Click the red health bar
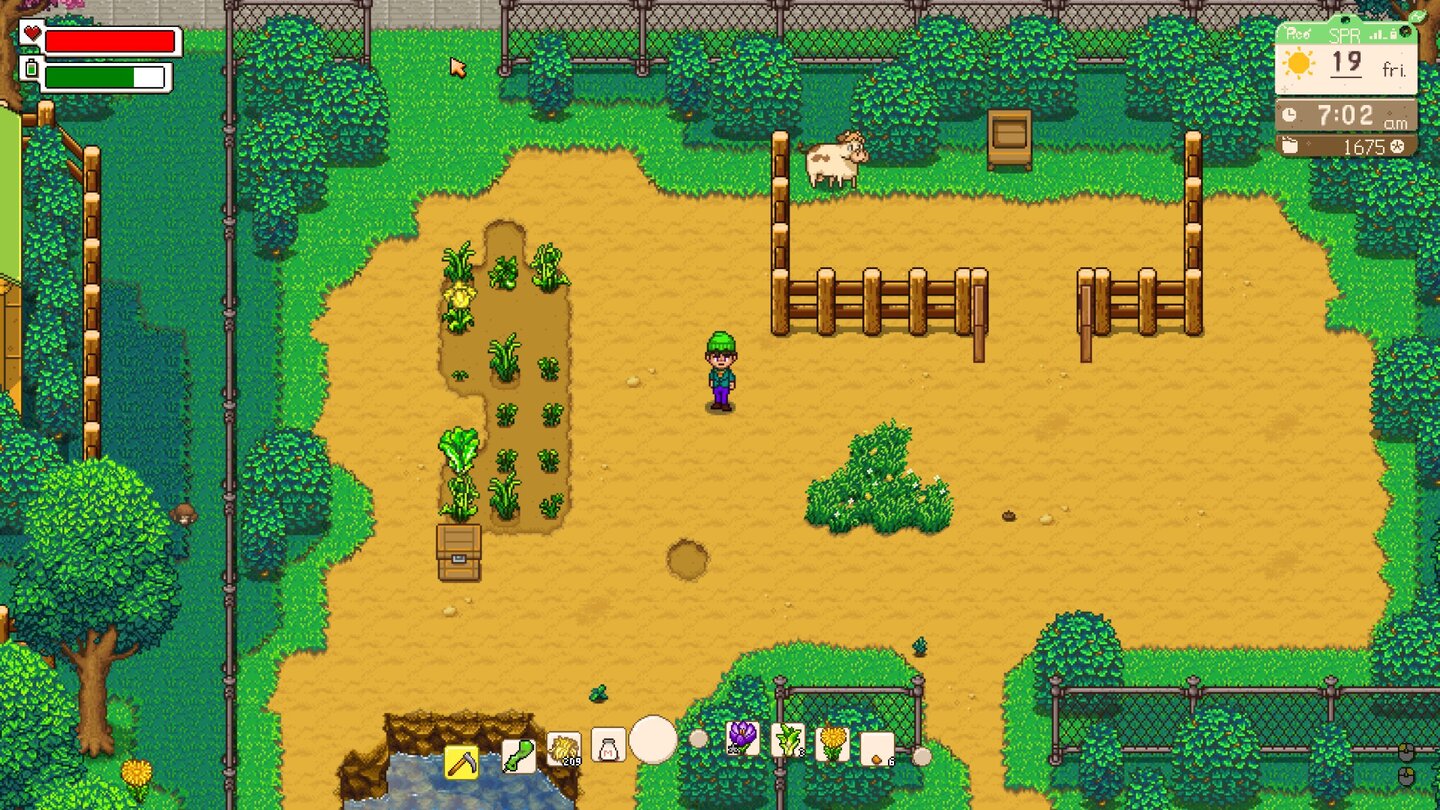 tap(110, 40)
